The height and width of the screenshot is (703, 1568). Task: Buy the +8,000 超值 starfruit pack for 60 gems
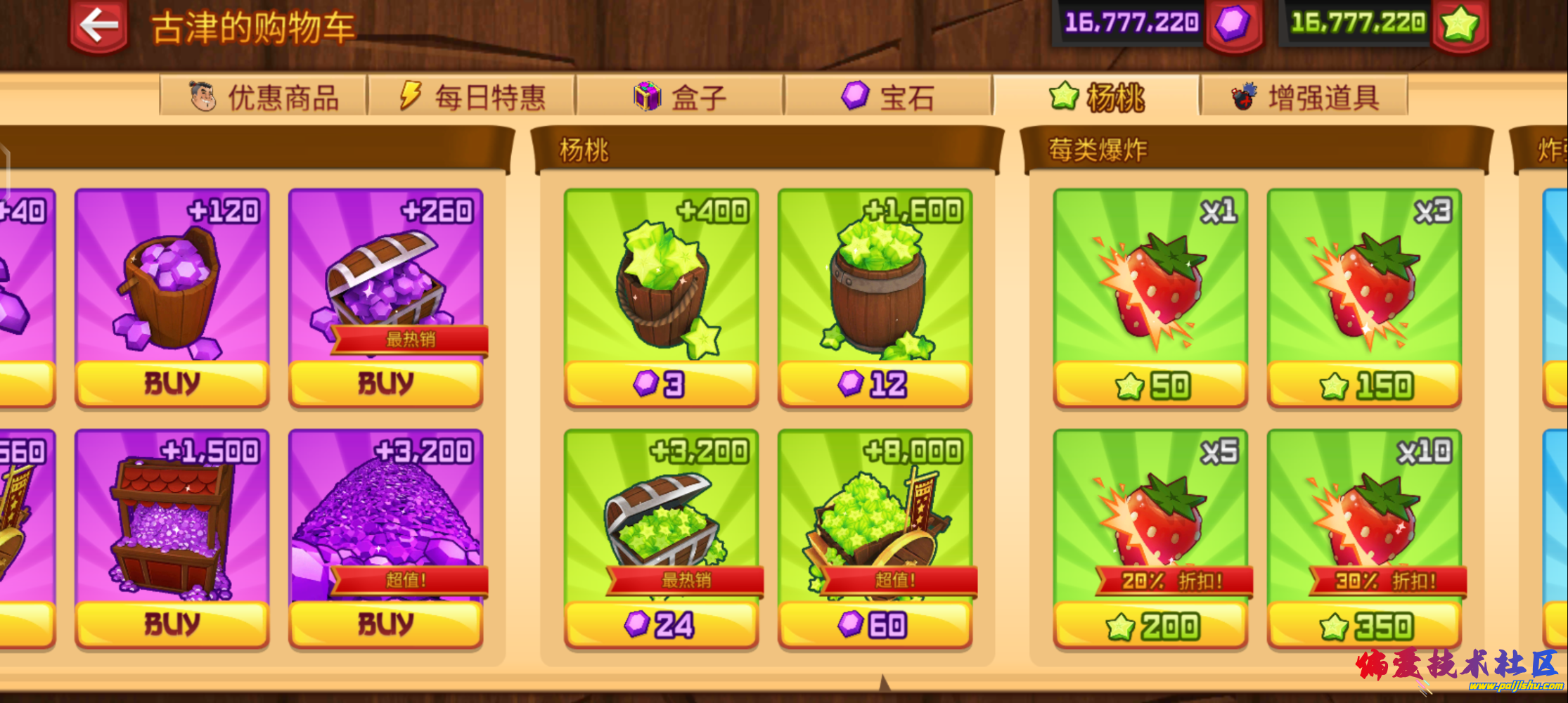[875, 622]
